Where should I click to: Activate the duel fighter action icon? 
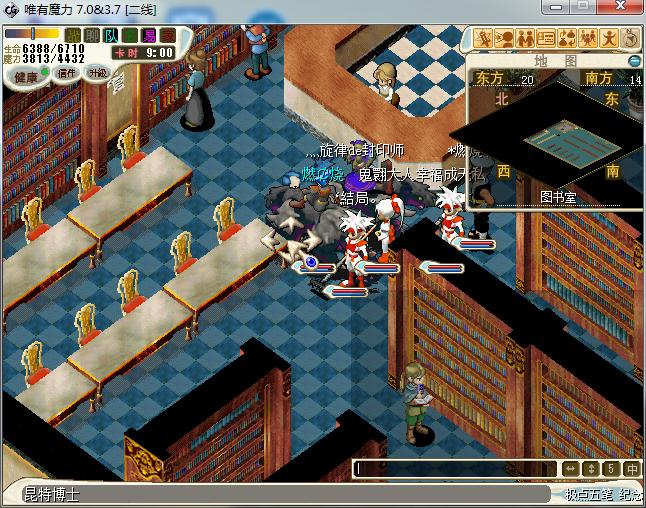point(482,39)
